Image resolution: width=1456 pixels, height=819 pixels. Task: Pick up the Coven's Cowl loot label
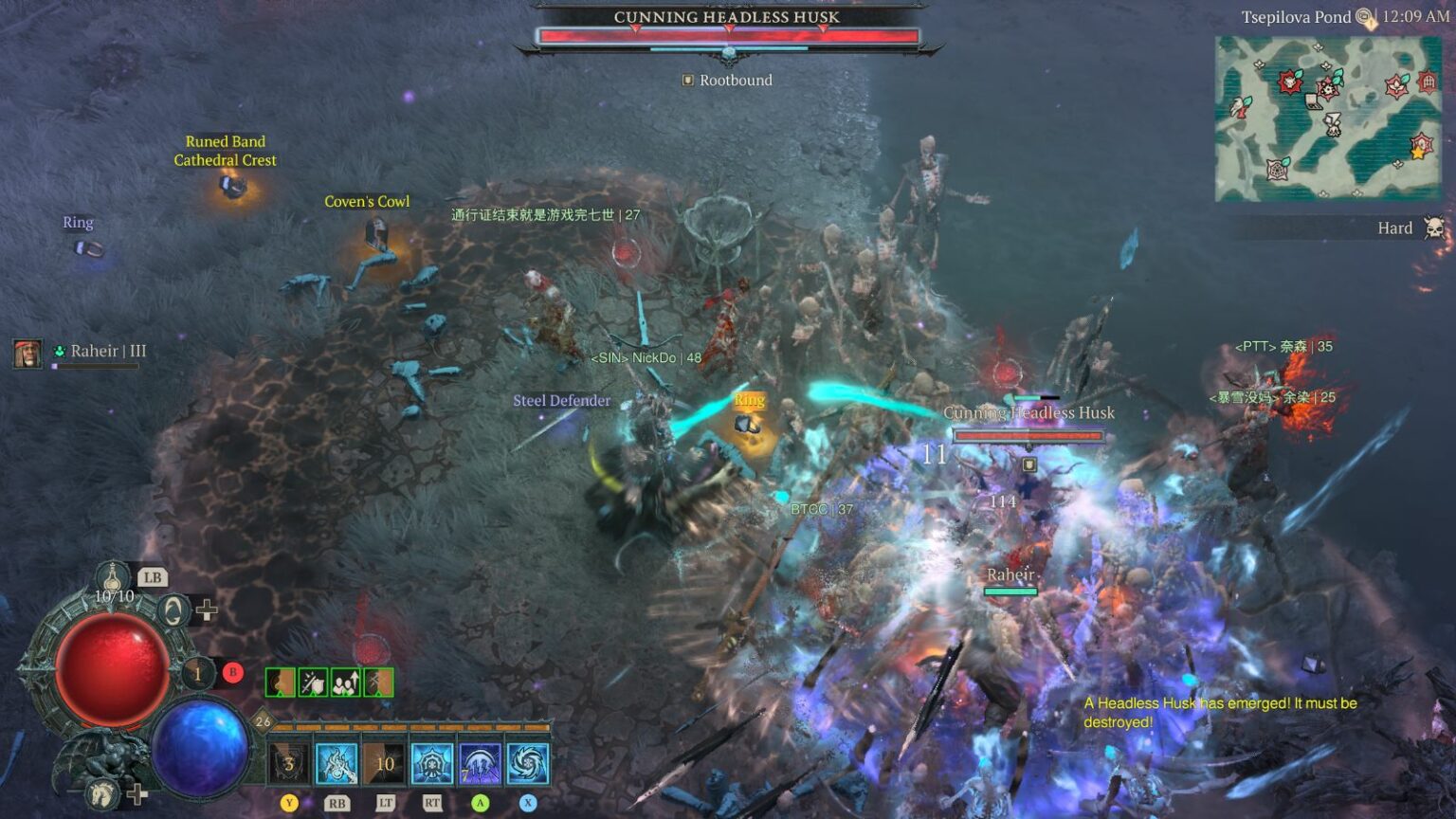point(368,201)
